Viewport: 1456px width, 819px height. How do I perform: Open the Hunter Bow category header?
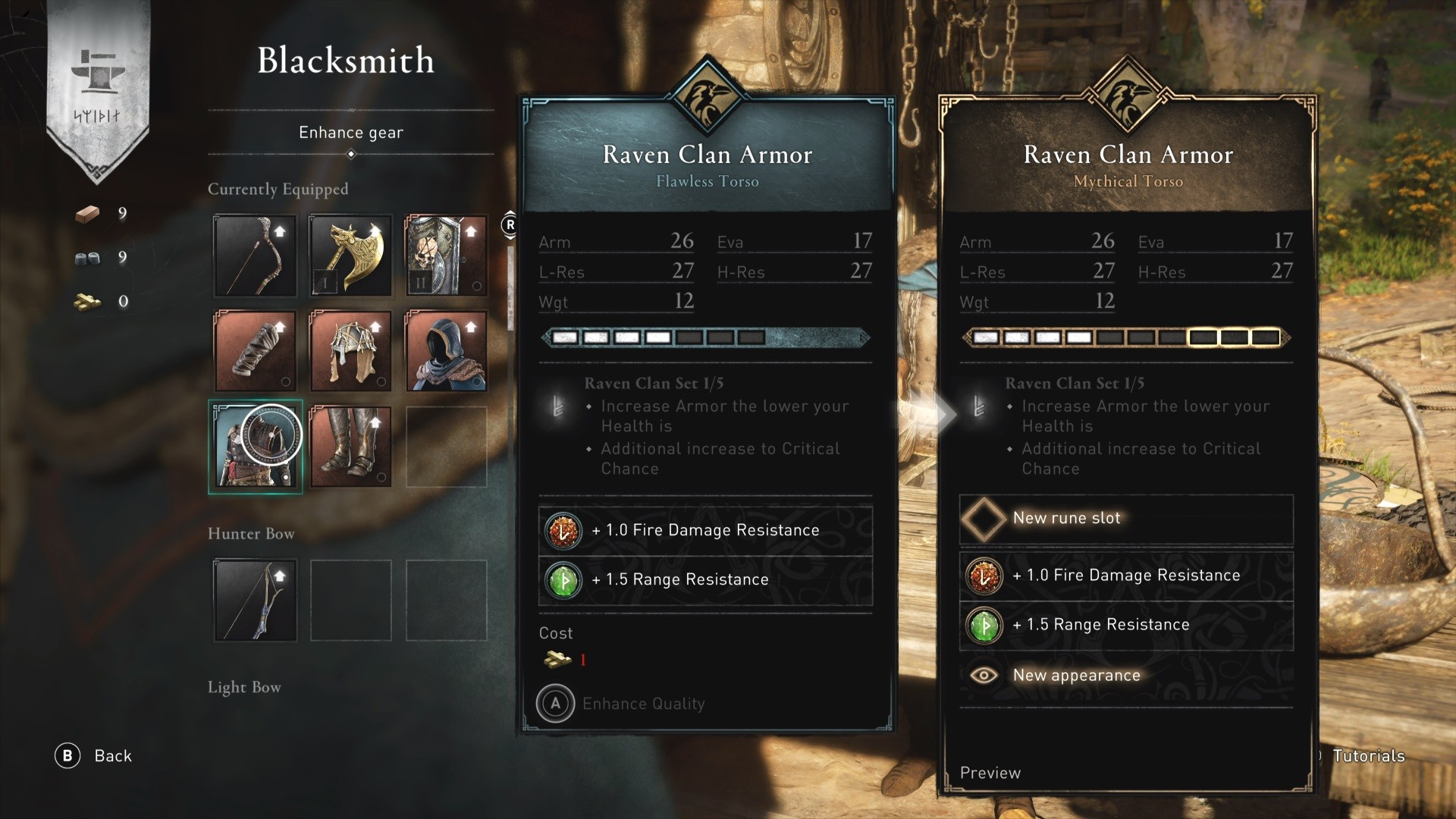tap(250, 534)
